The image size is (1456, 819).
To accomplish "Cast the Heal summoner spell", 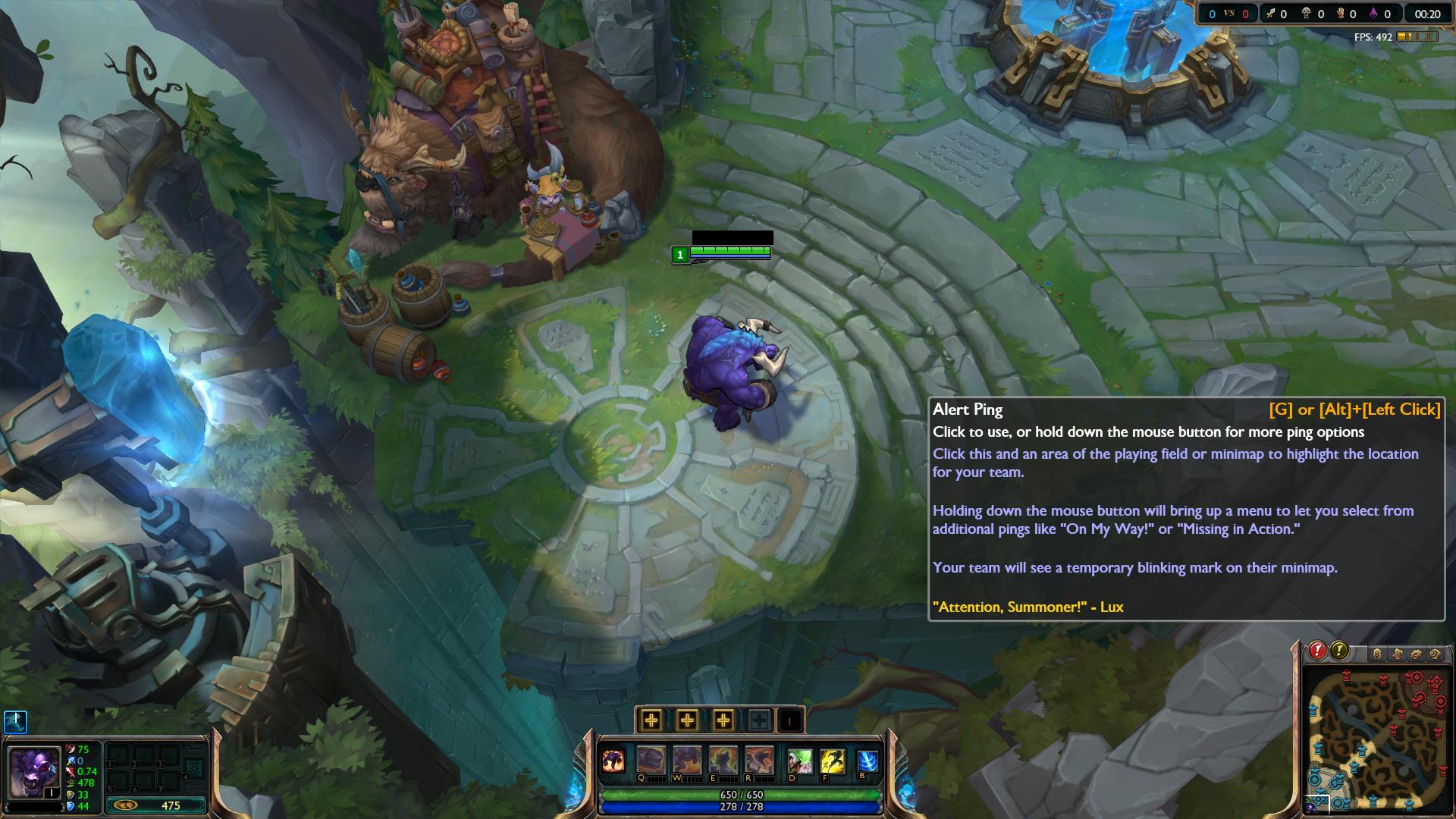I will 800,761.
